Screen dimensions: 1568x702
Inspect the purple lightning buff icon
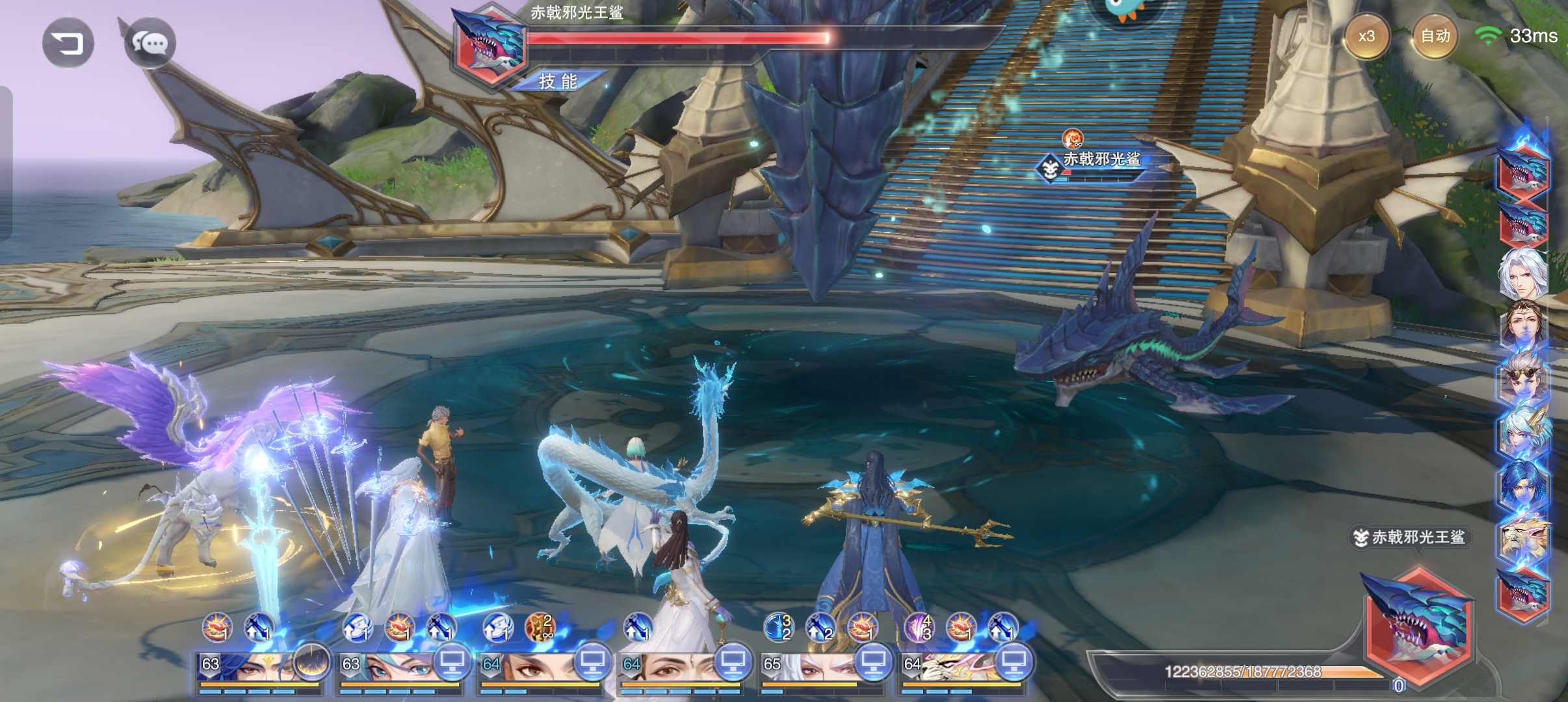(918, 627)
